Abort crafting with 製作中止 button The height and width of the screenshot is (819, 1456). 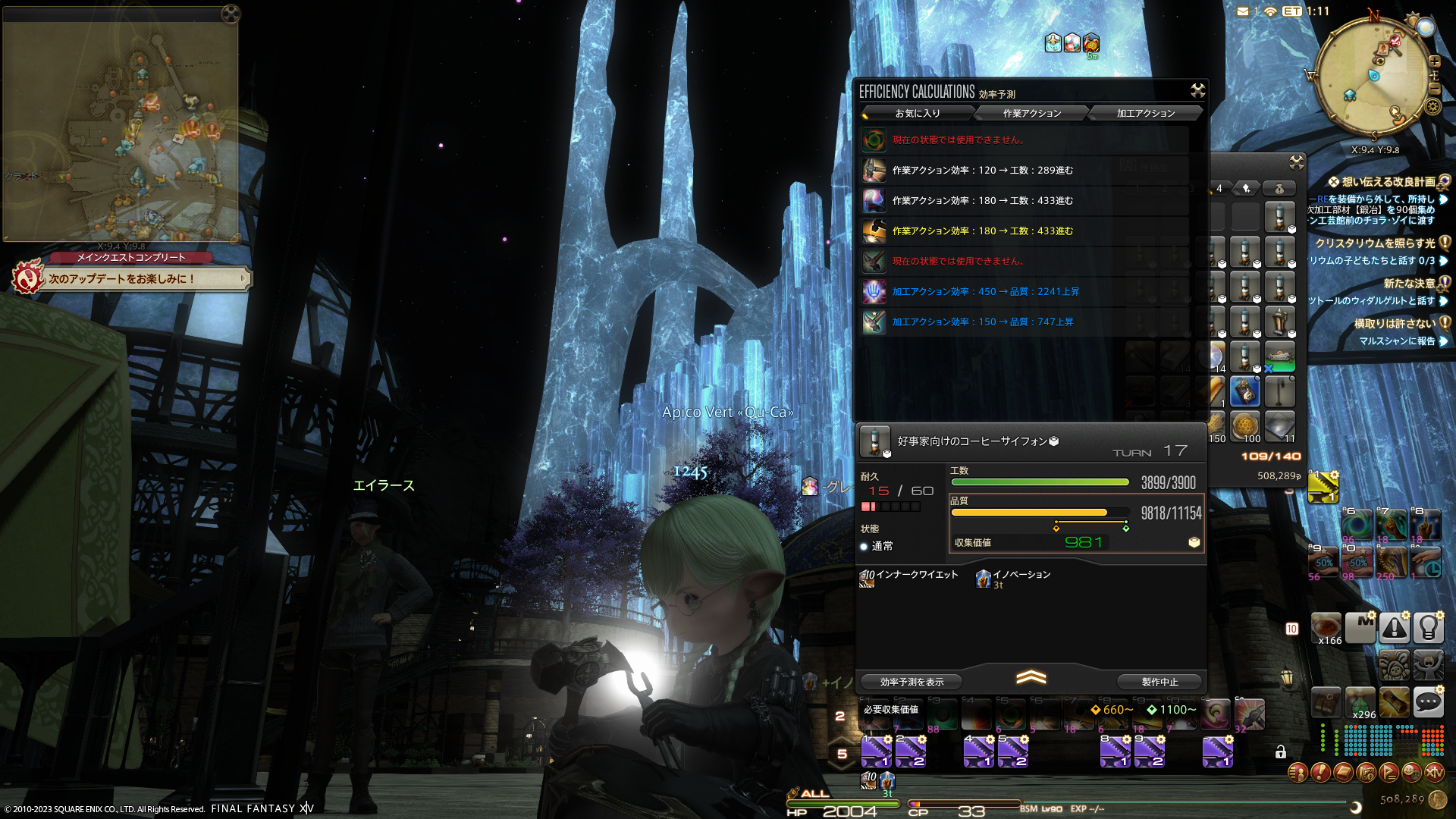(x=1159, y=682)
